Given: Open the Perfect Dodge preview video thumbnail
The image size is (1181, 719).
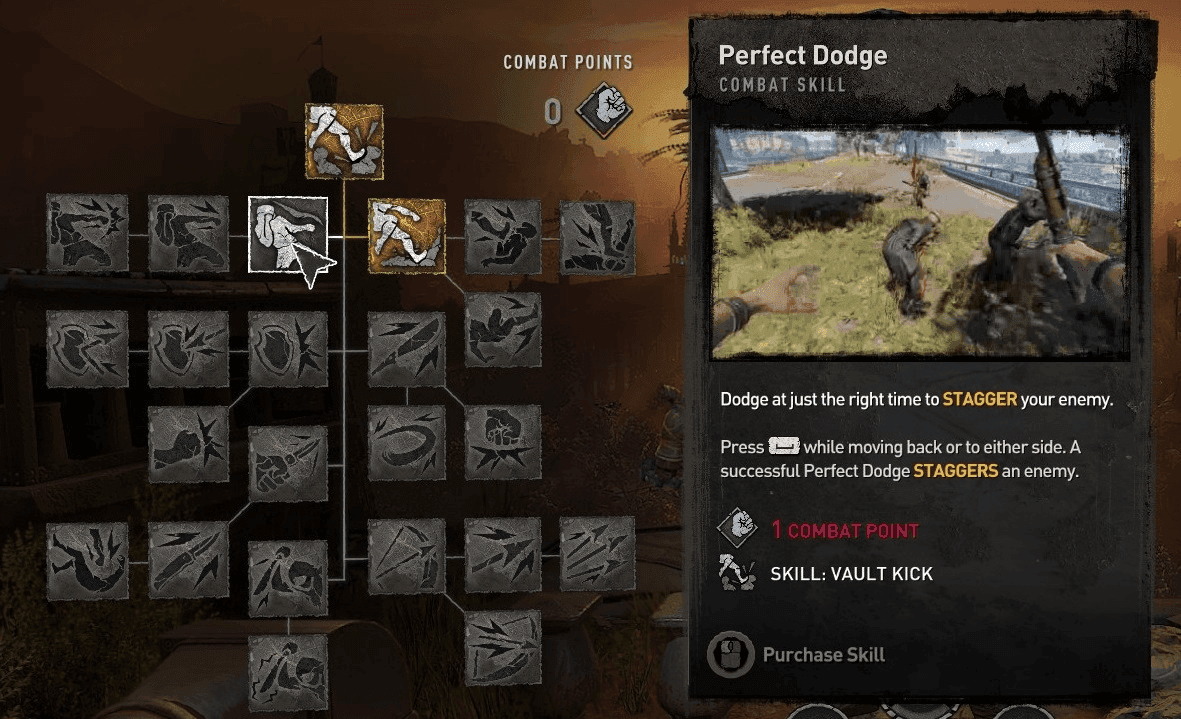Looking at the screenshot, I should (921, 243).
